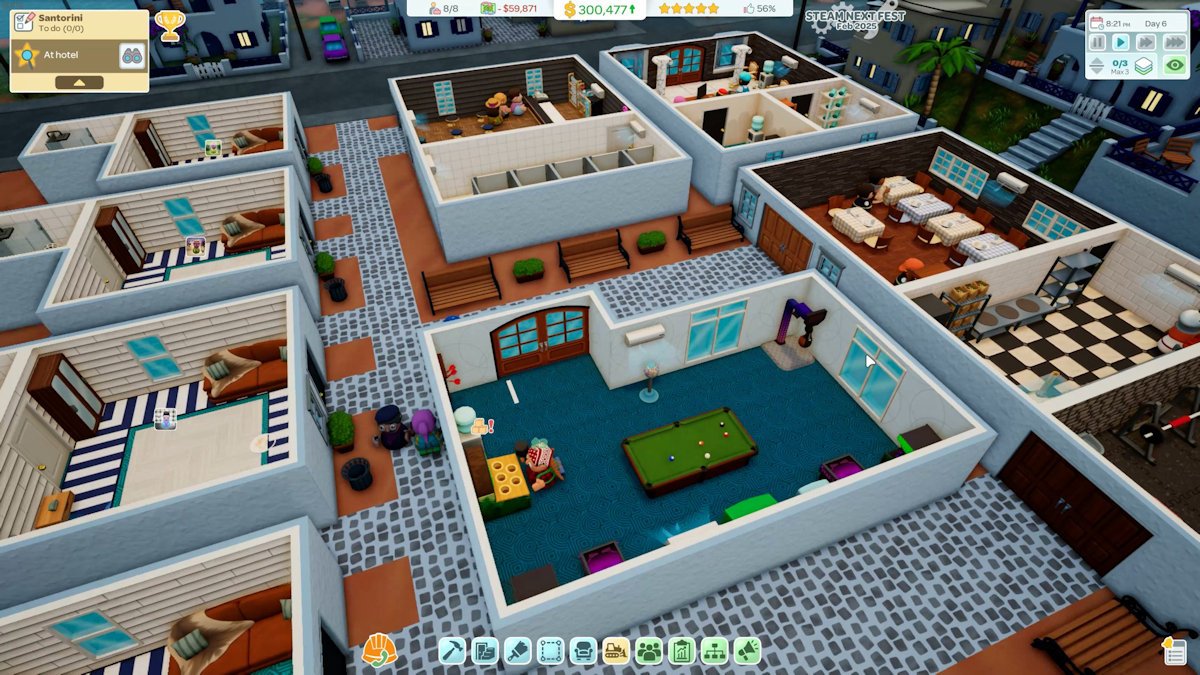The height and width of the screenshot is (675, 1200).
Task: Set double fast-forward speed
Action: [1146, 42]
